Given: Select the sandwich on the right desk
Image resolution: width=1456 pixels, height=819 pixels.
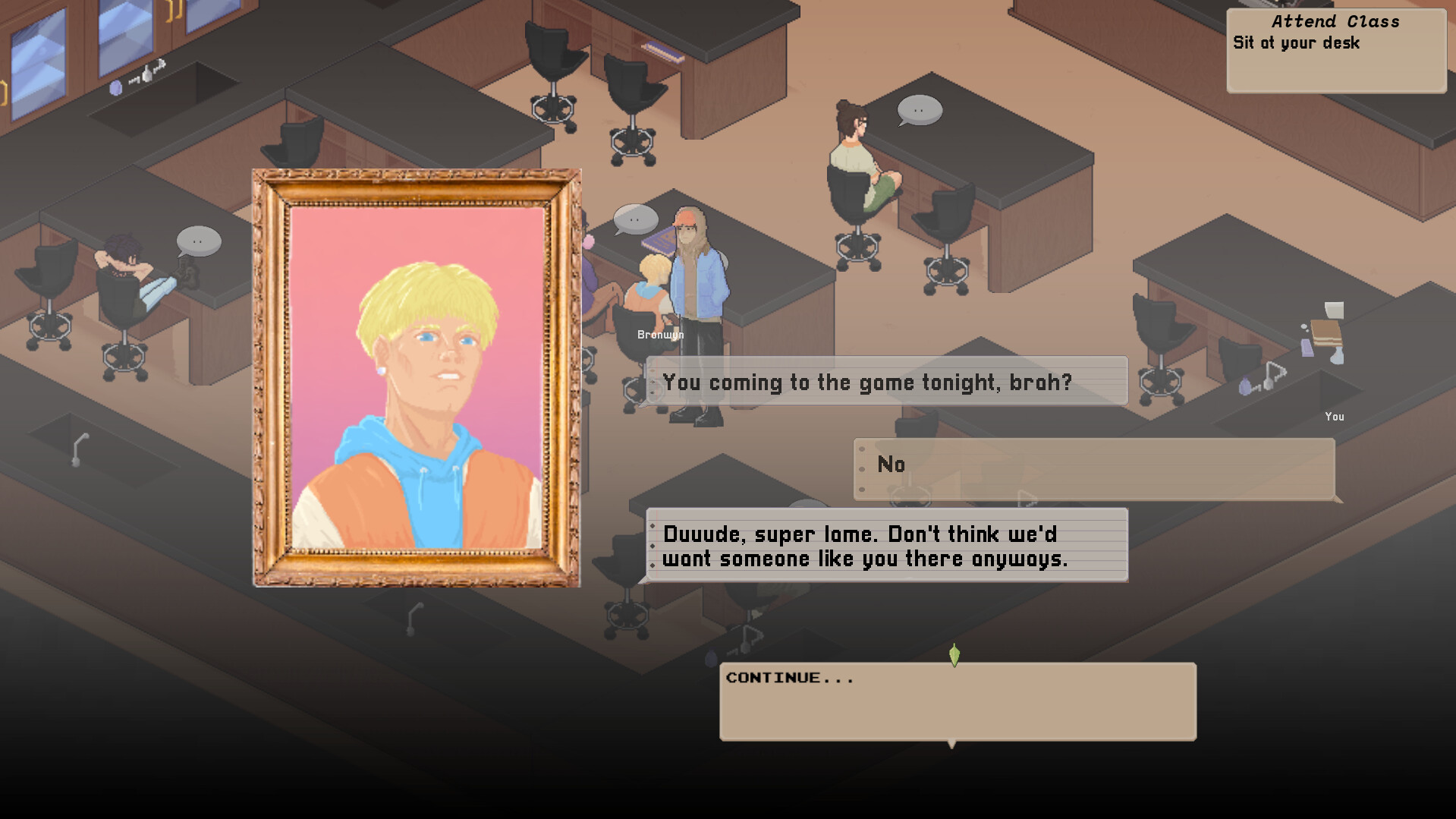Looking at the screenshot, I should [x=1327, y=335].
